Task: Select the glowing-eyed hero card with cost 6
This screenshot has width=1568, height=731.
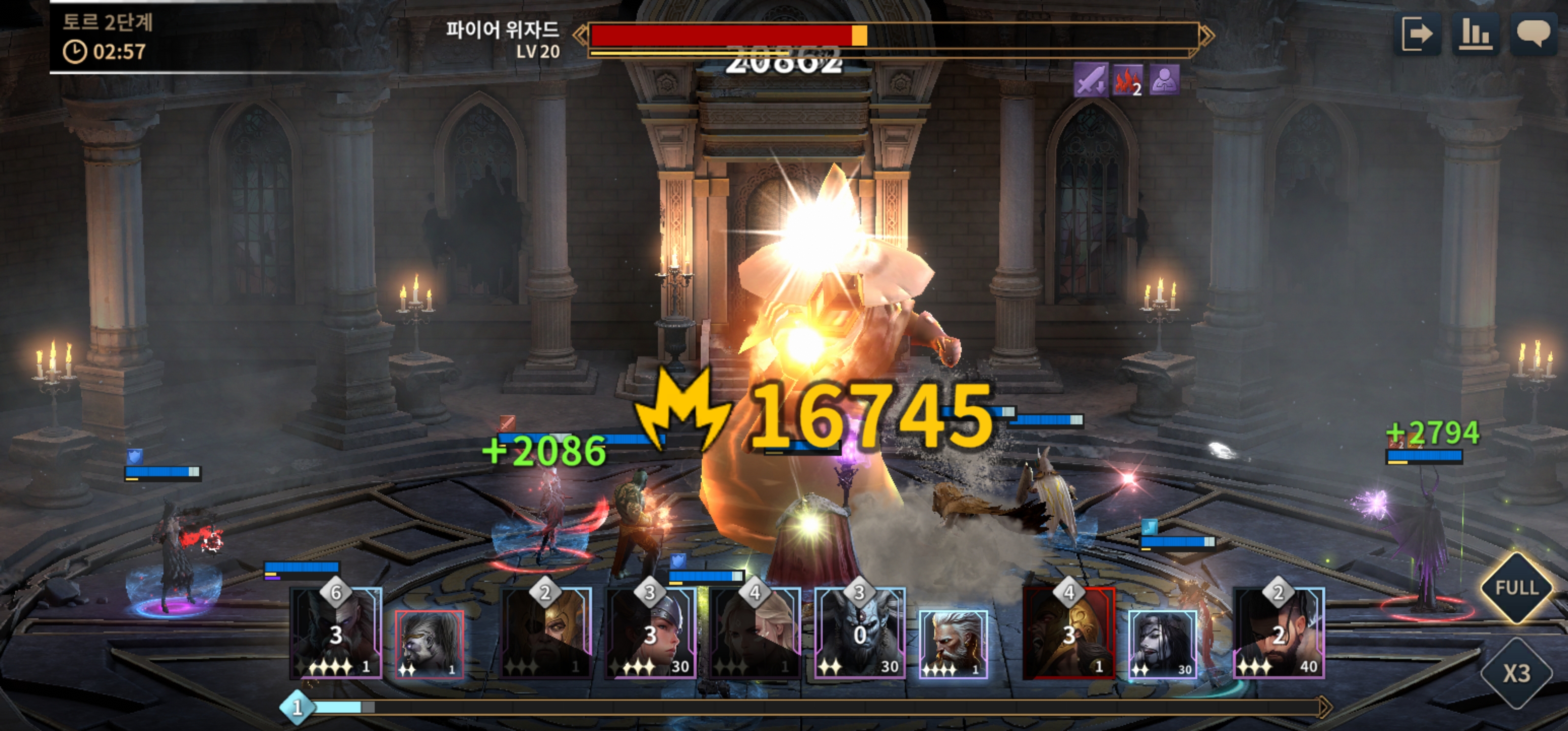Action: pyautogui.click(x=336, y=634)
